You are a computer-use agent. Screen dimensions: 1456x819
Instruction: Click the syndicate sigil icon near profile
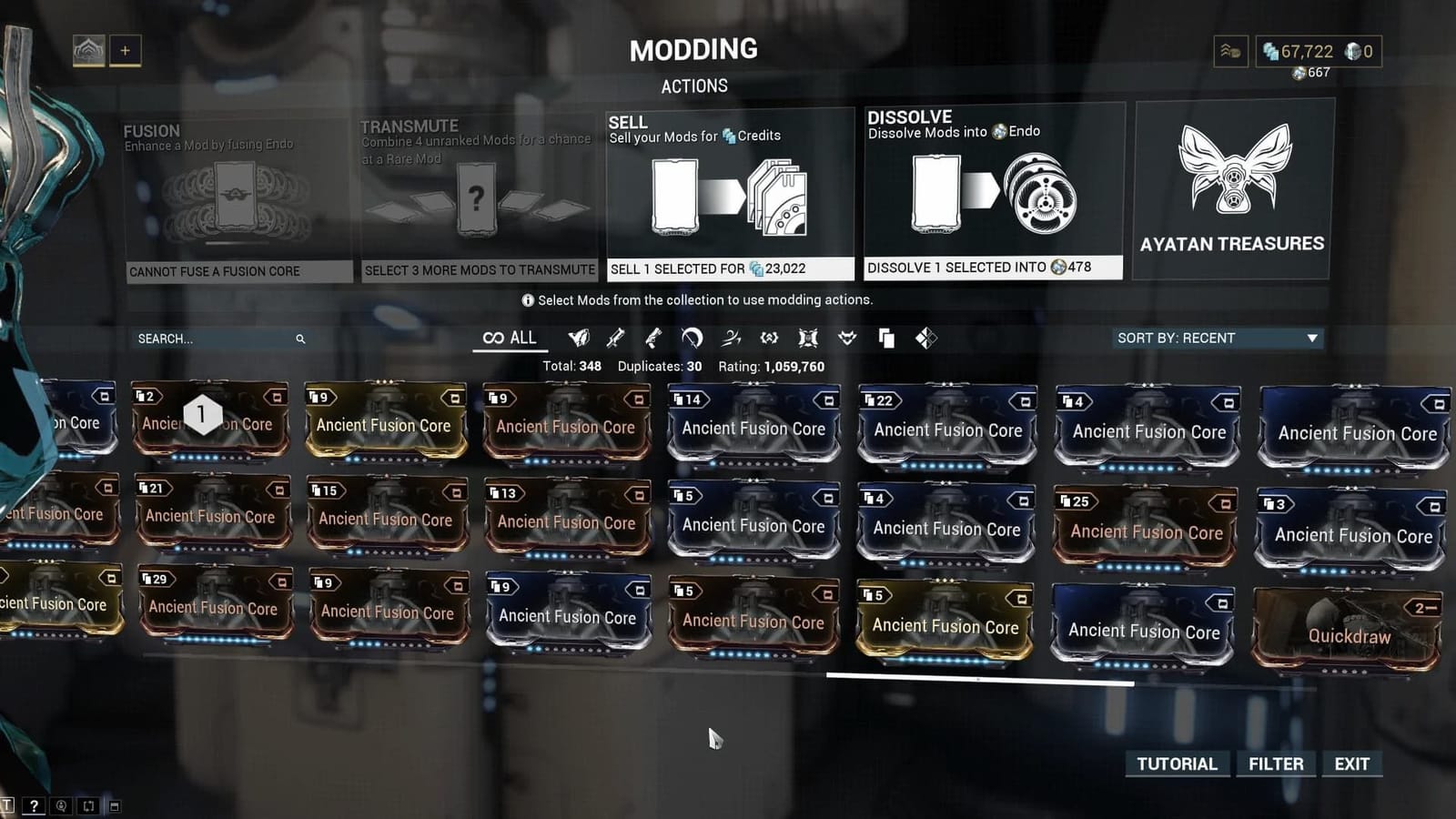[1230, 52]
